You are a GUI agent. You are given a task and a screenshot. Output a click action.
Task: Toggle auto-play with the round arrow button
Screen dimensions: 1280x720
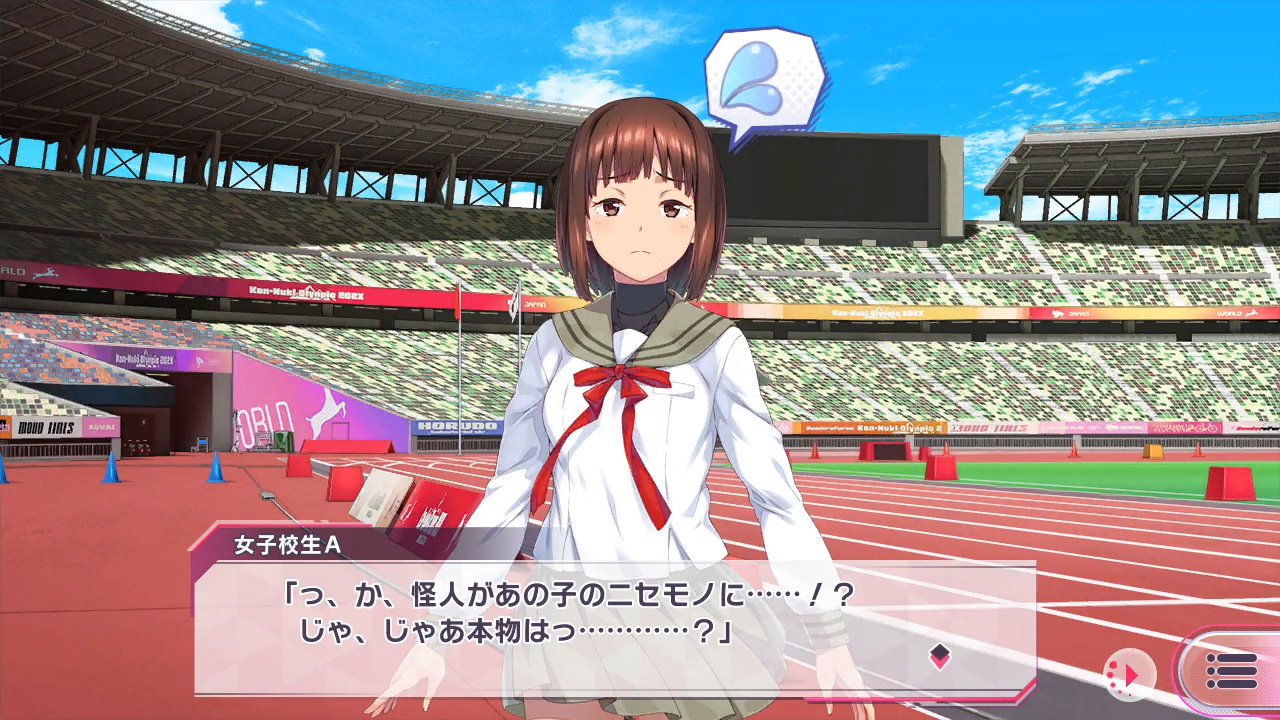click(x=1129, y=674)
